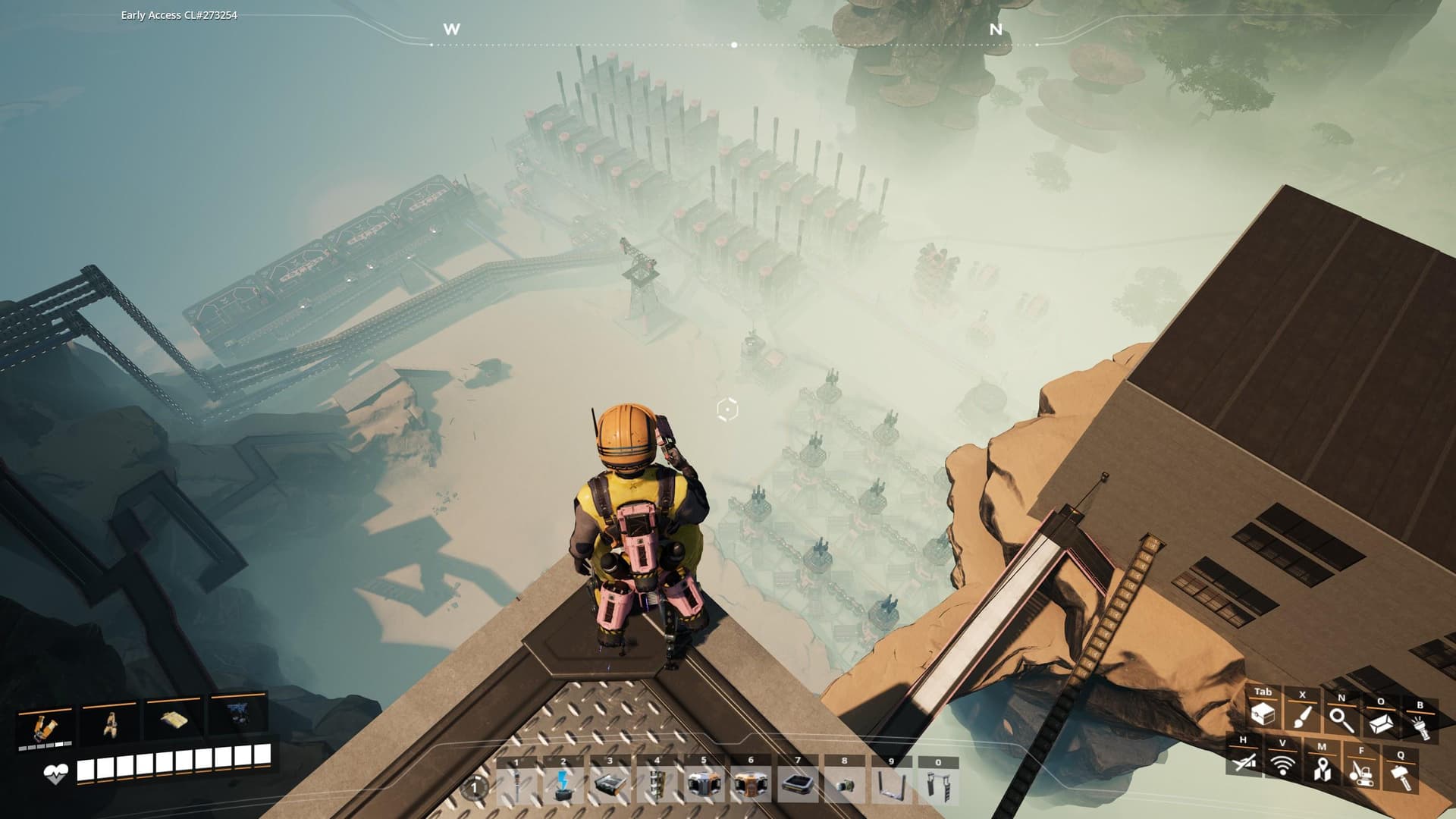
Task: Open the inventory chest icon
Action: pyautogui.click(x=1263, y=714)
